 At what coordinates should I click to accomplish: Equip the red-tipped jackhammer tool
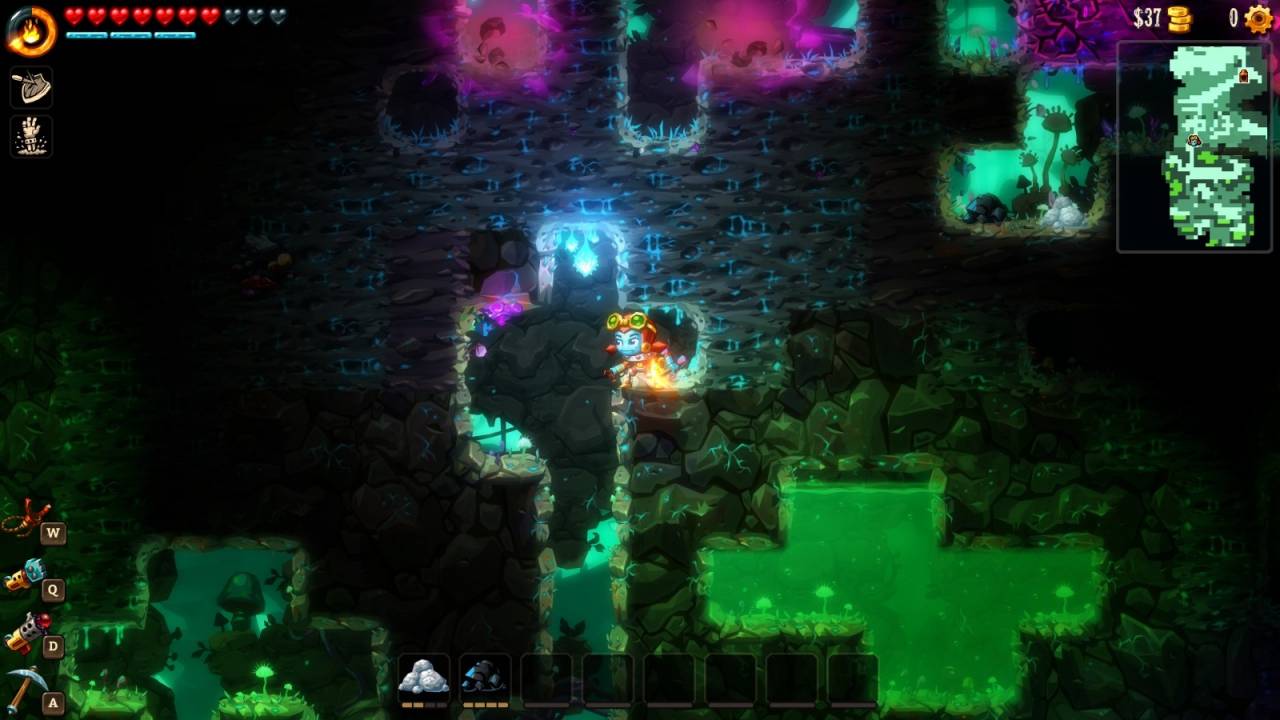pos(25,633)
